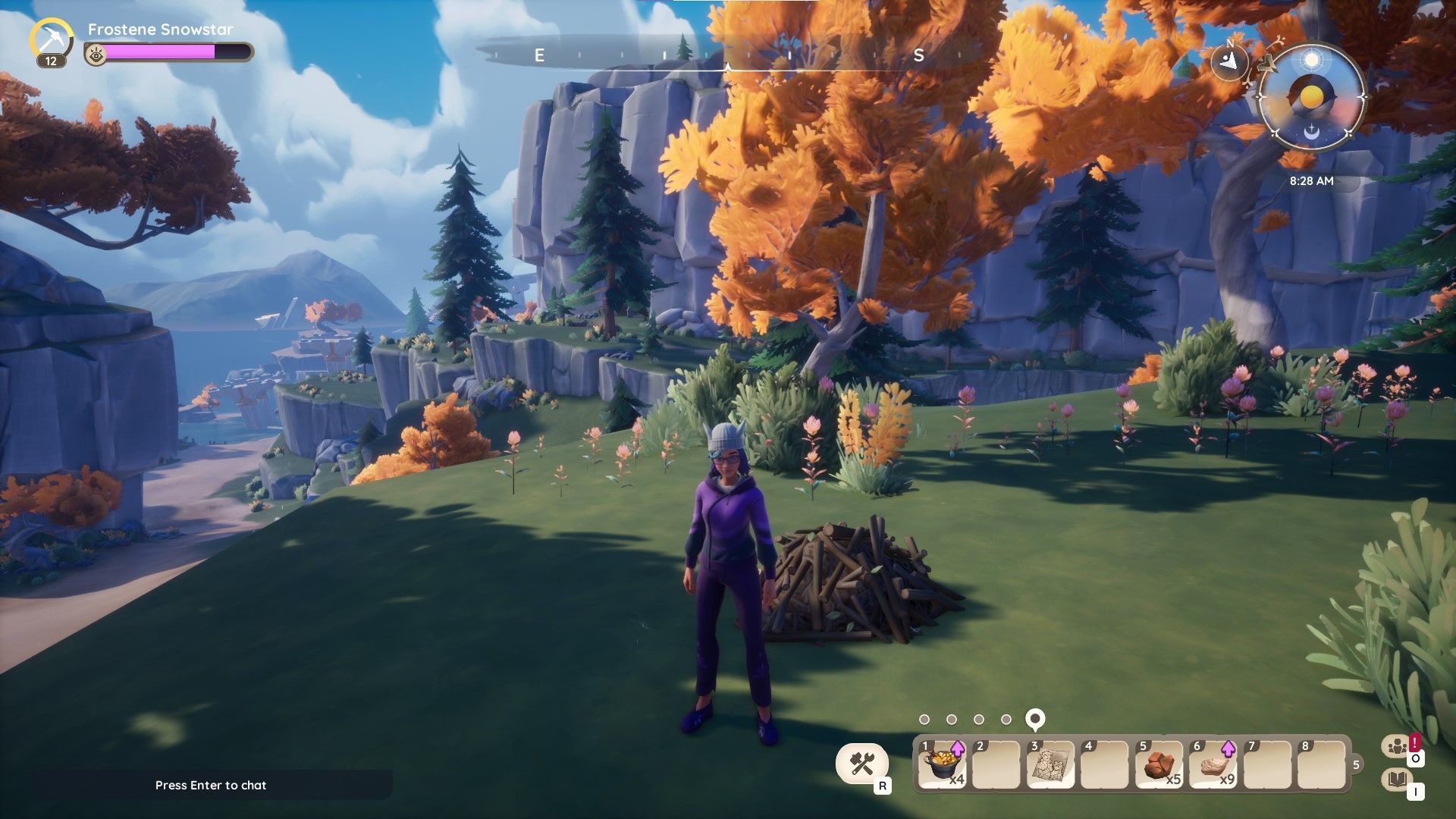Select the sketched picture in hotbar slot 3
Screen dimensions: 1456x819
click(1050, 764)
